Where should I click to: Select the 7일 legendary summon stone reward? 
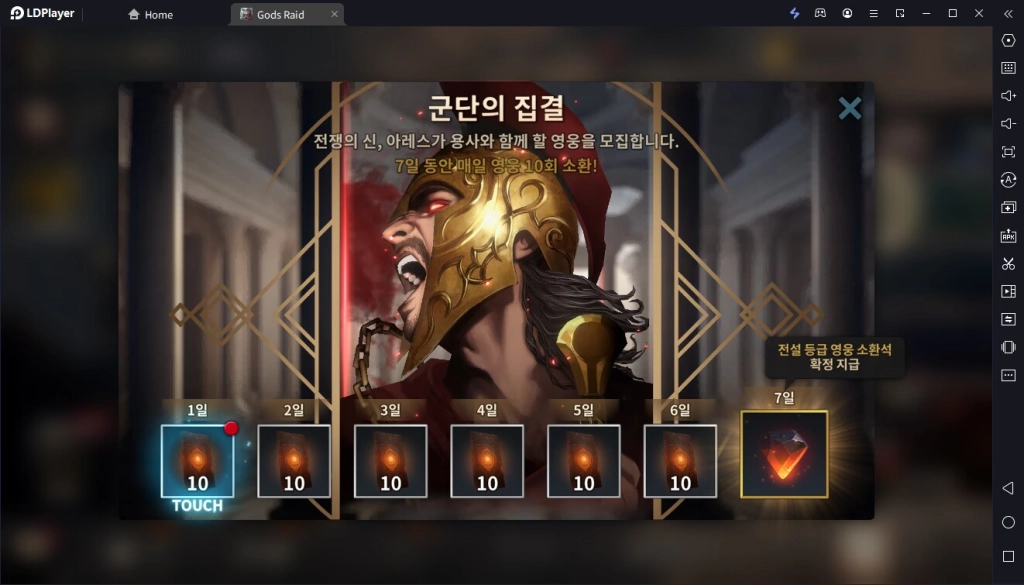tap(784, 454)
